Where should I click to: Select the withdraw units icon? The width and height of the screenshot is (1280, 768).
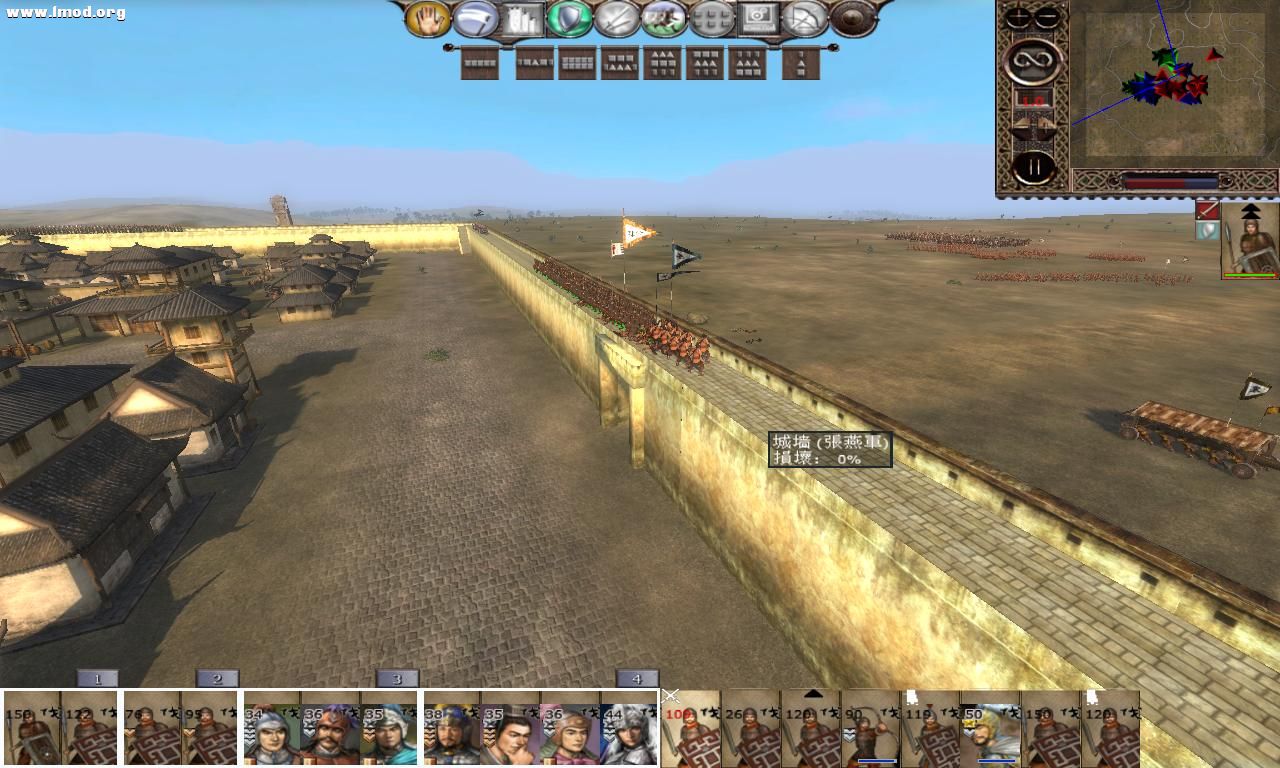(x=805, y=22)
